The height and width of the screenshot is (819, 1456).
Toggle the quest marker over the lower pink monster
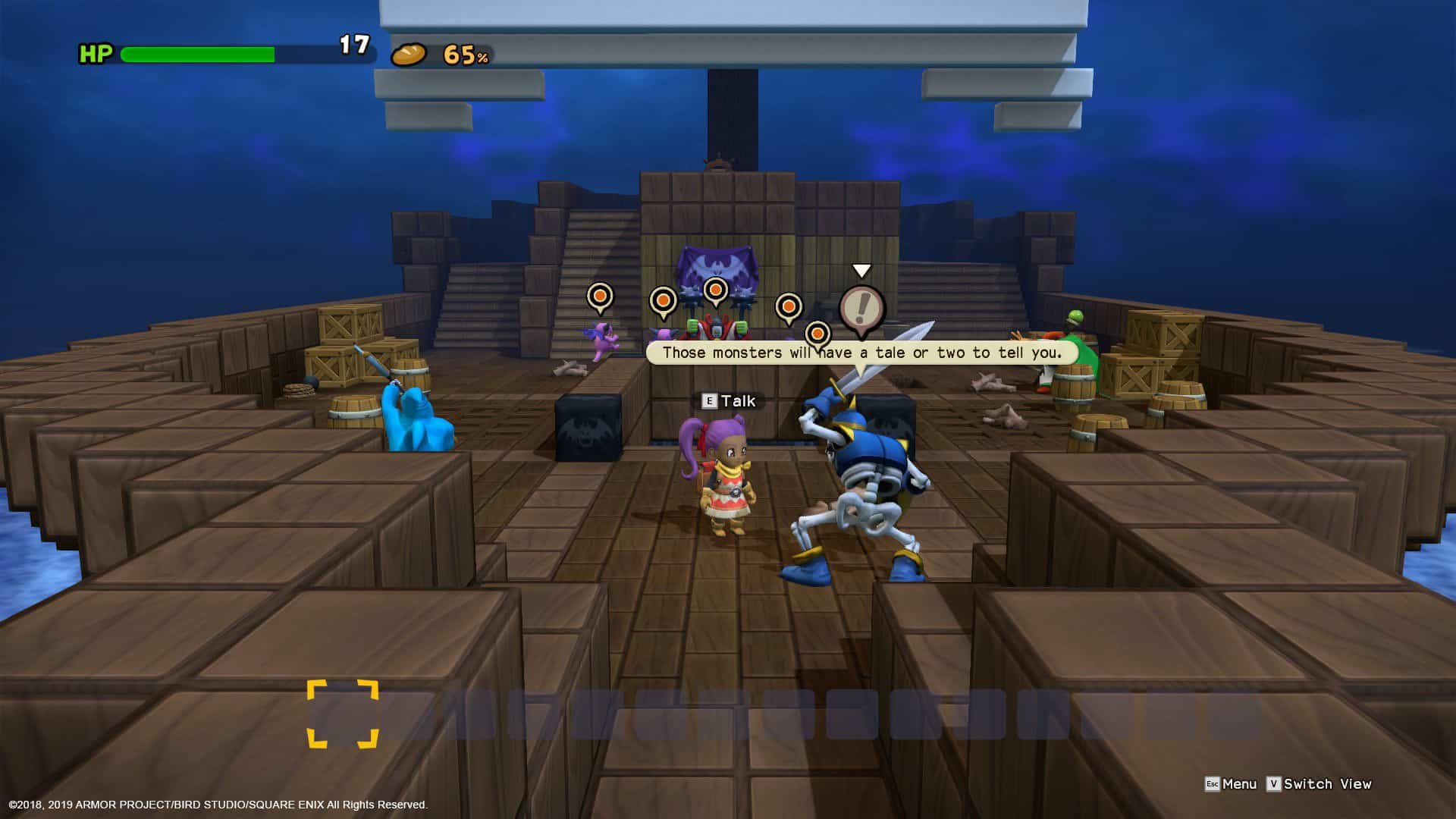point(819,334)
